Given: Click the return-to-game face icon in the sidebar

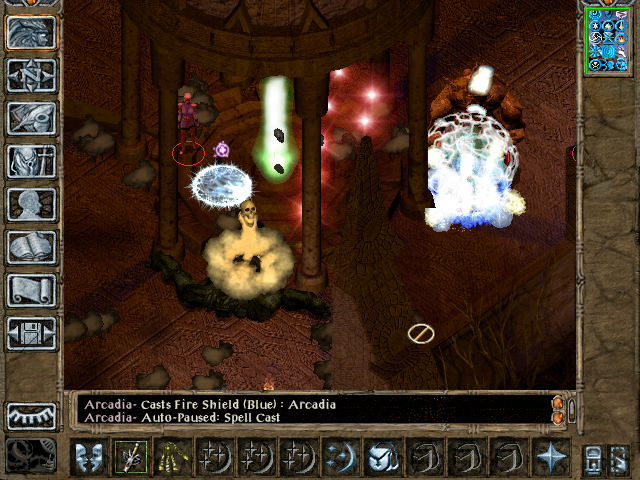Looking at the screenshot, I should pyautogui.click(x=32, y=32).
